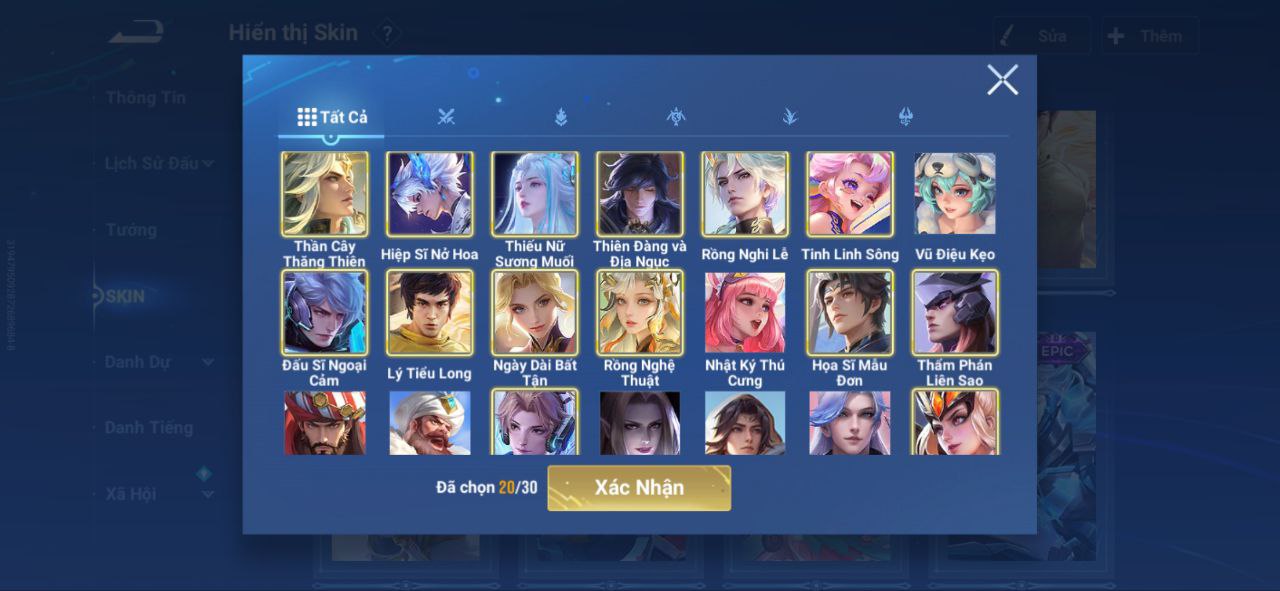
Task: Pick the Thẩm Phán Liên Sao skin
Action: click(x=955, y=313)
